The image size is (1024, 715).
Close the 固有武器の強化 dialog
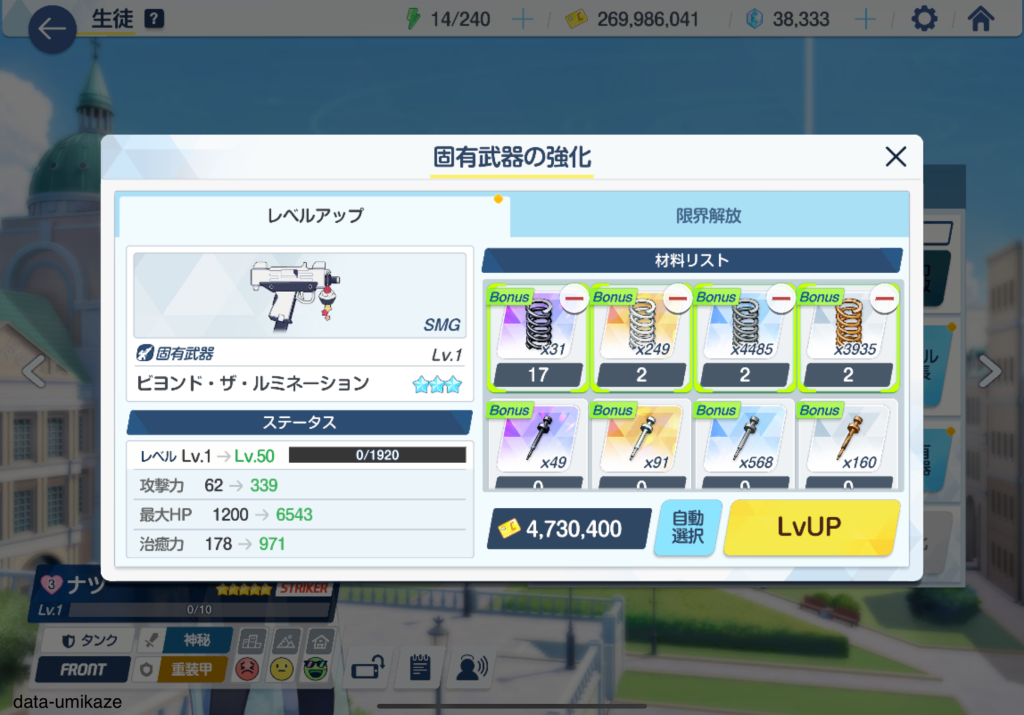(x=895, y=156)
